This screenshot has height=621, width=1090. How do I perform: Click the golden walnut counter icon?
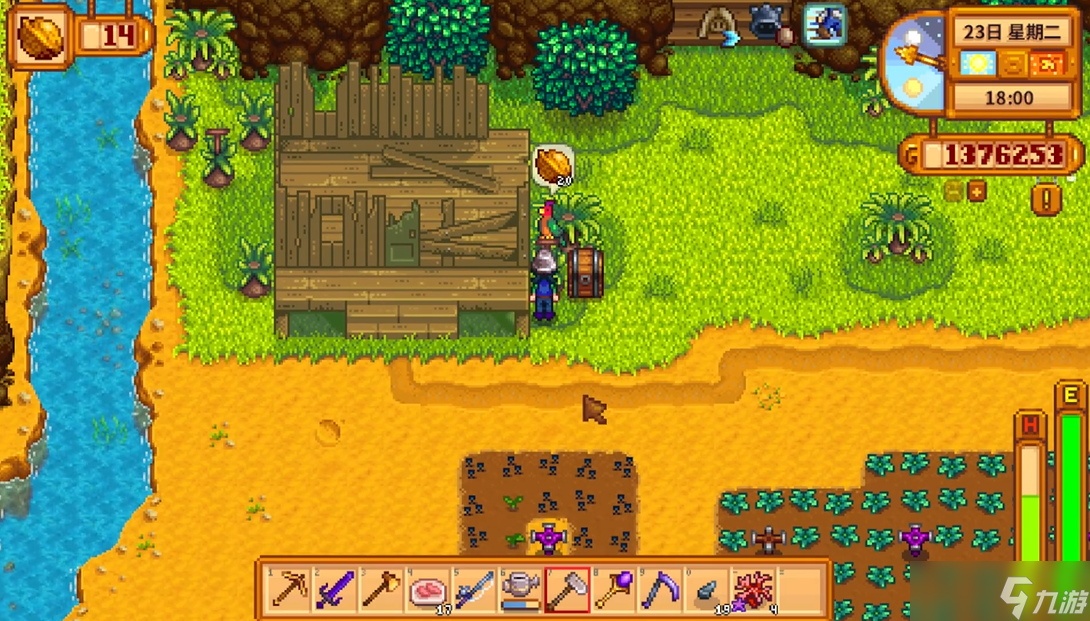pos(40,38)
